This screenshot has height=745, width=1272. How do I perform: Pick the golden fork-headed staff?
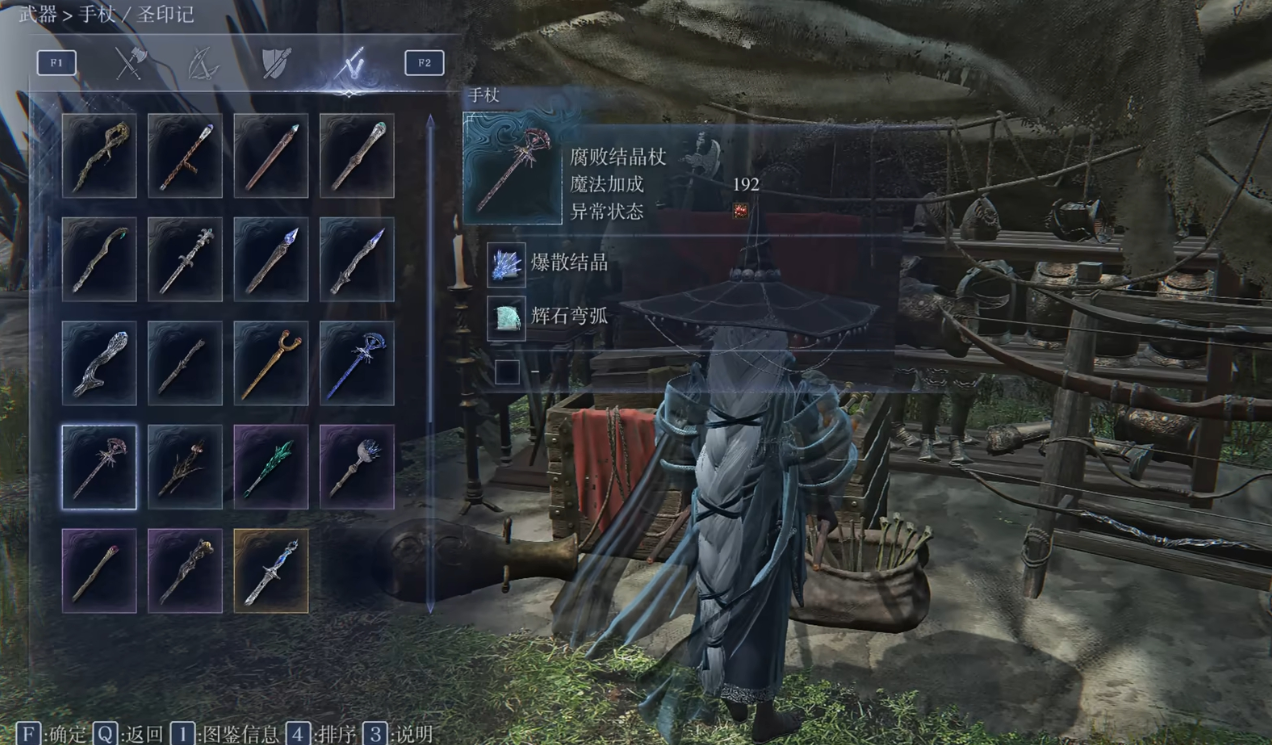point(271,363)
